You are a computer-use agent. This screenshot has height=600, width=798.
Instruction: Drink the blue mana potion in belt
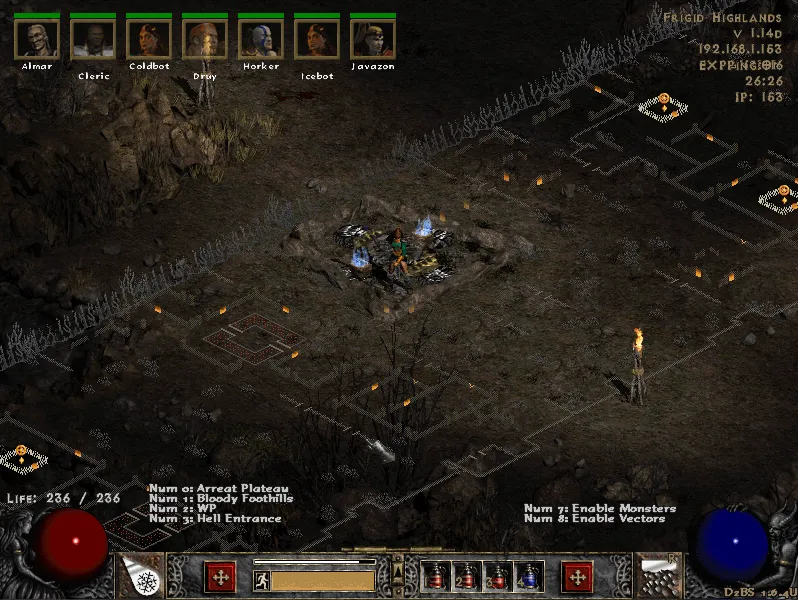pyautogui.click(x=528, y=577)
